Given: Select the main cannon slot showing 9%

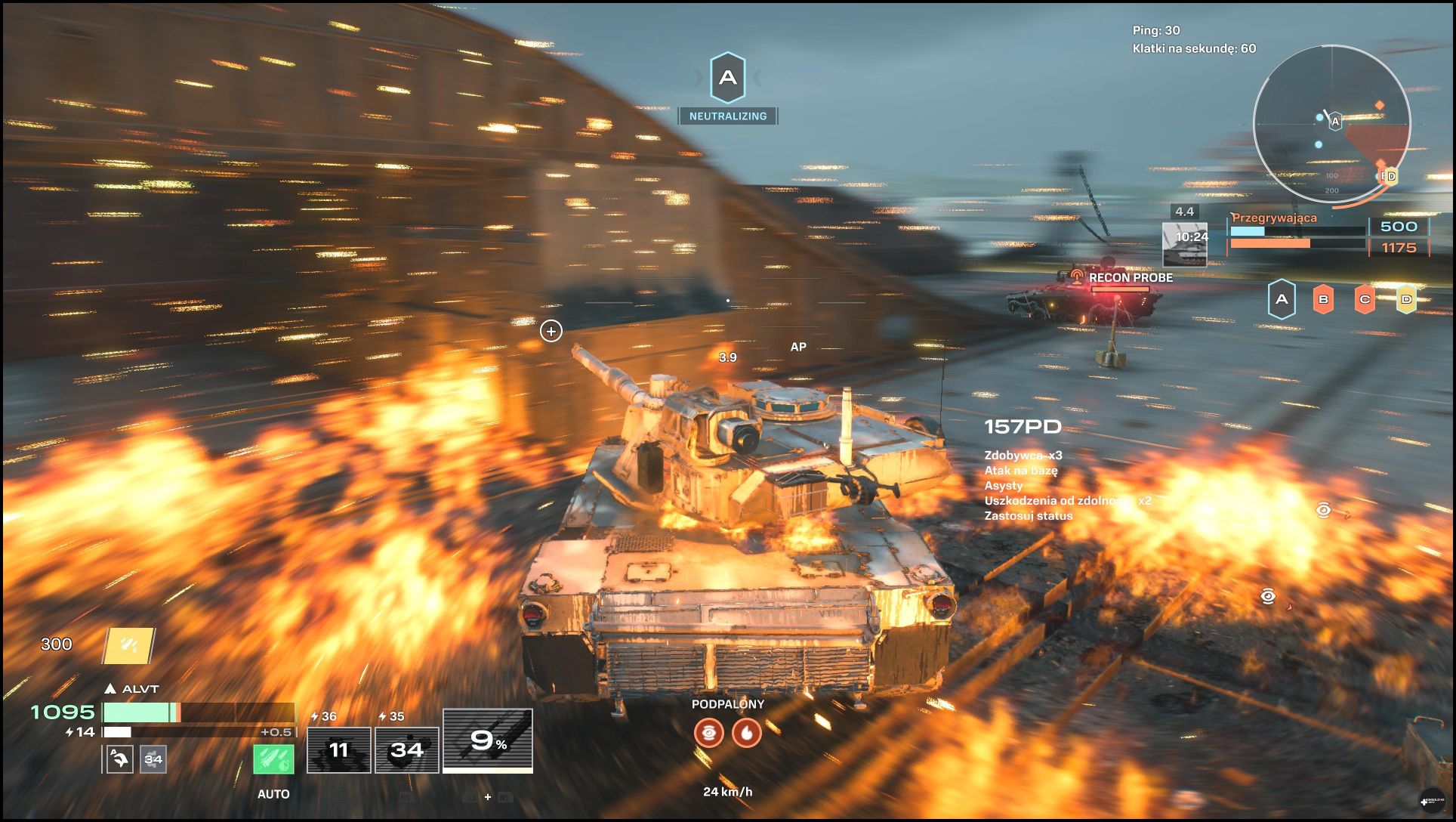Looking at the screenshot, I should click(488, 740).
